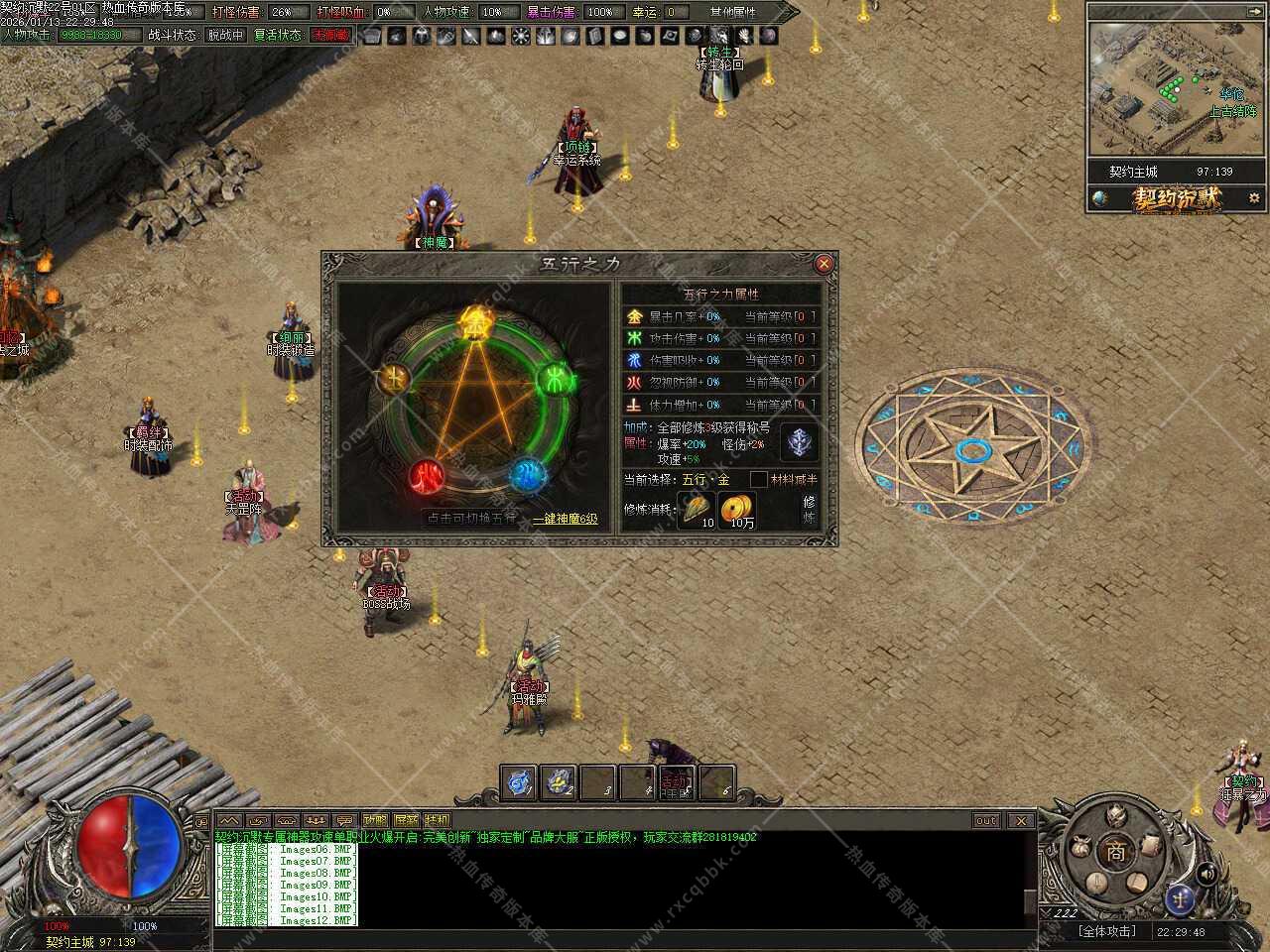Click the 修炼 cultivate button
Image resolution: width=1270 pixels, height=952 pixels.
pyautogui.click(x=809, y=510)
